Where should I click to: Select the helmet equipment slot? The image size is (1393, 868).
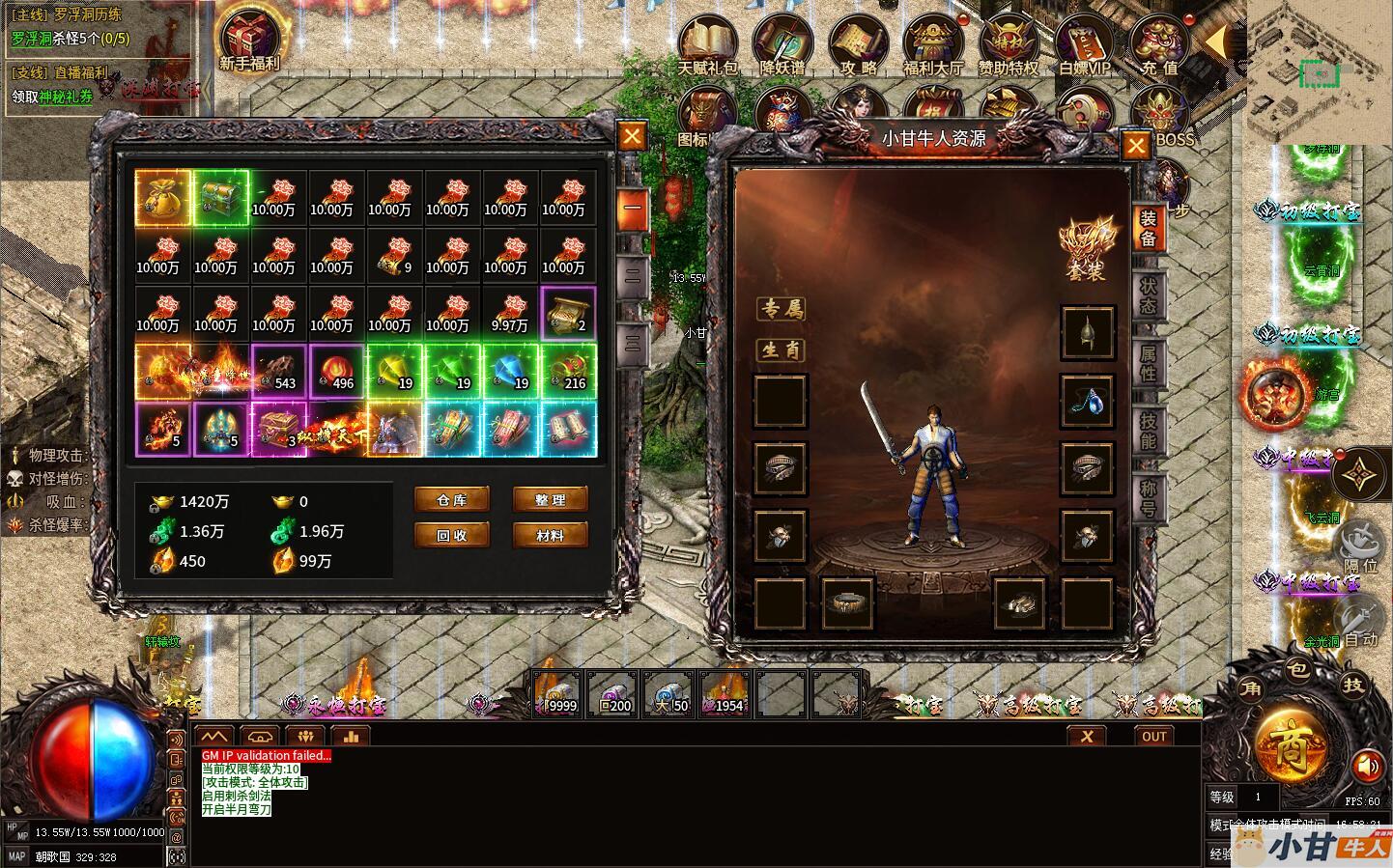point(1088,332)
